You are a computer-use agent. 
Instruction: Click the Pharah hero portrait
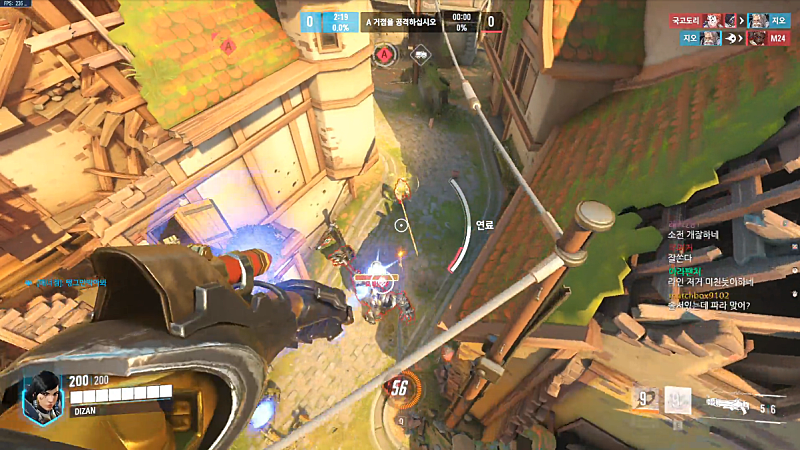pos(42,392)
